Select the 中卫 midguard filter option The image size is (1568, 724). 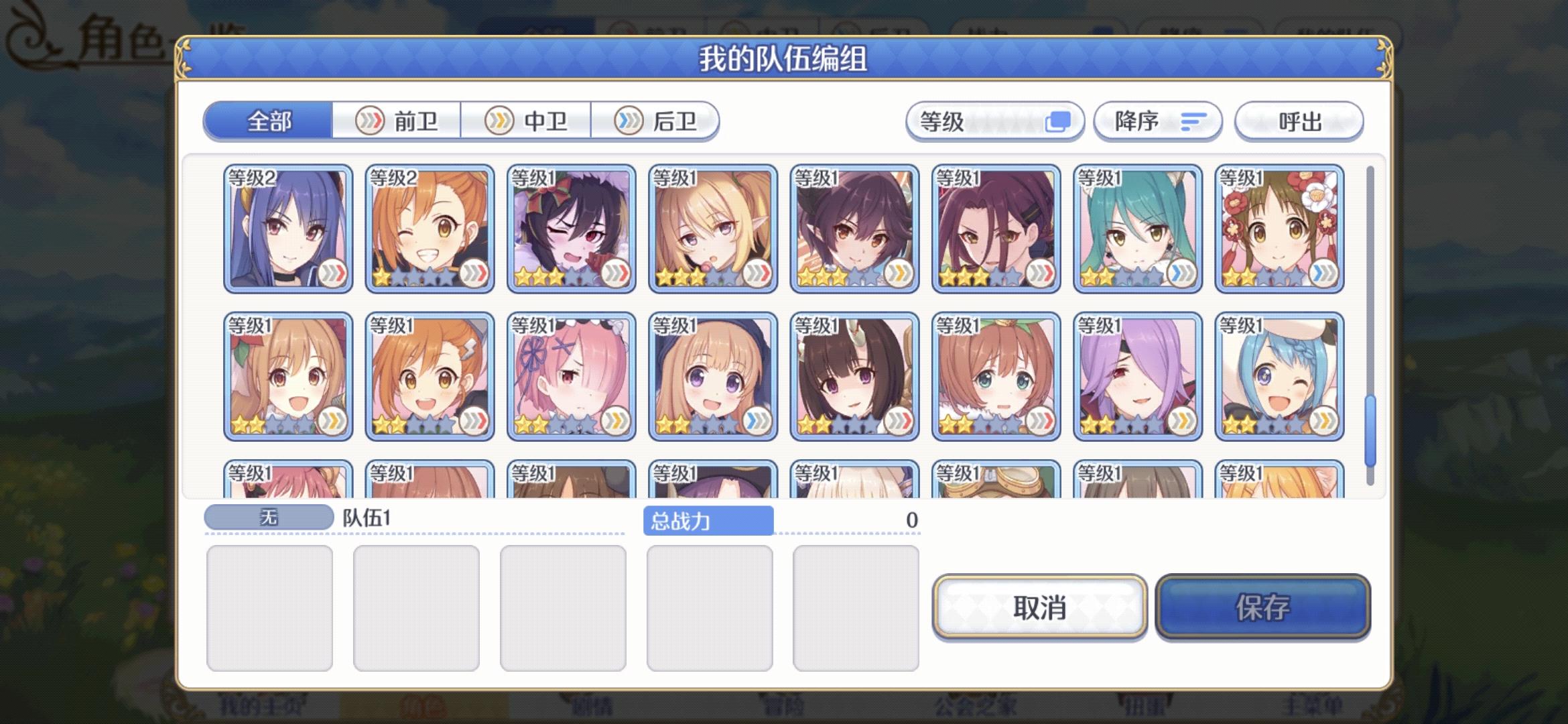tap(527, 121)
